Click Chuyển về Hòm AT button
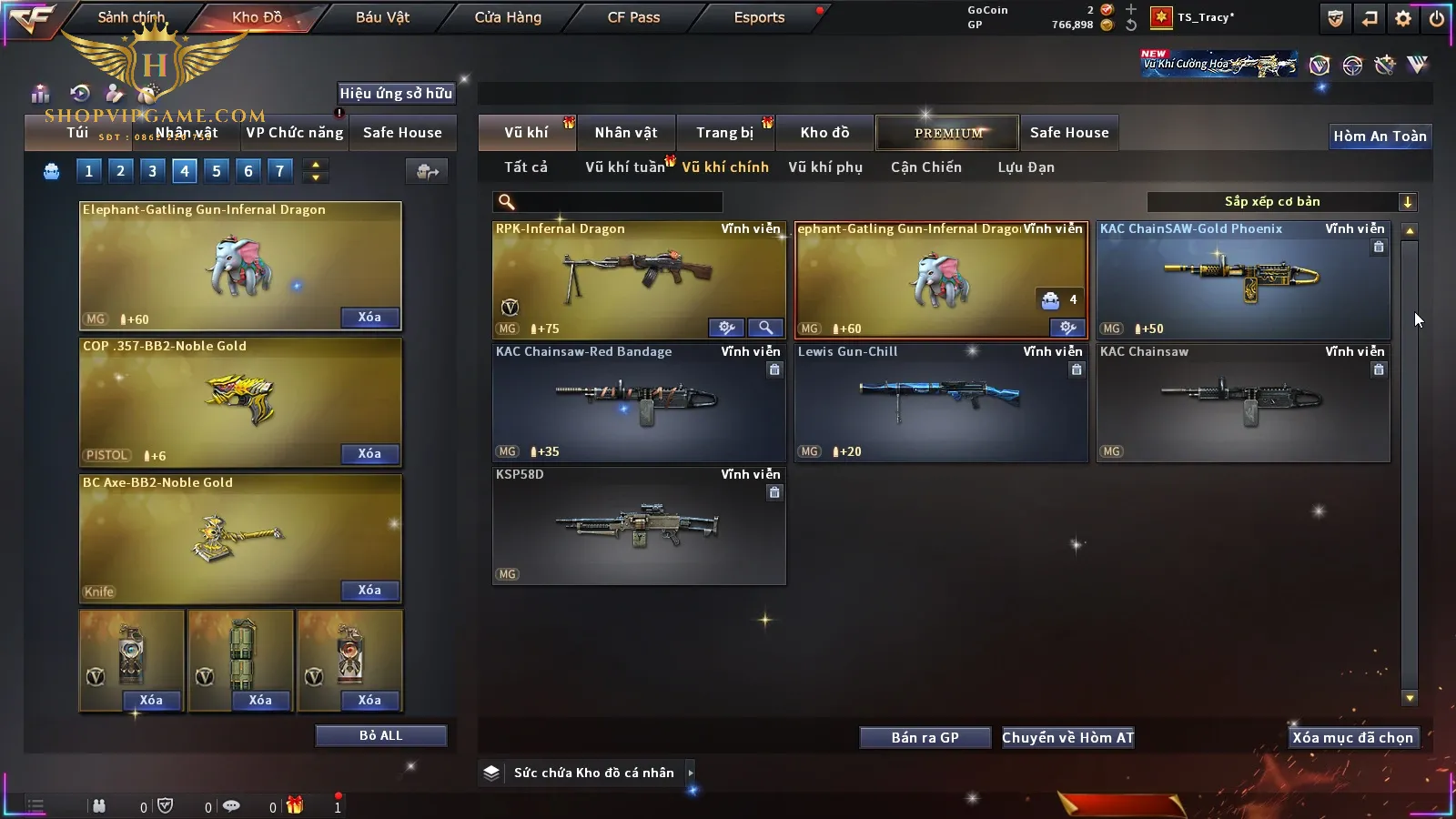Image resolution: width=1456 pixels, height=819 pixels. pyautogui.click(x=1067, y=738)
